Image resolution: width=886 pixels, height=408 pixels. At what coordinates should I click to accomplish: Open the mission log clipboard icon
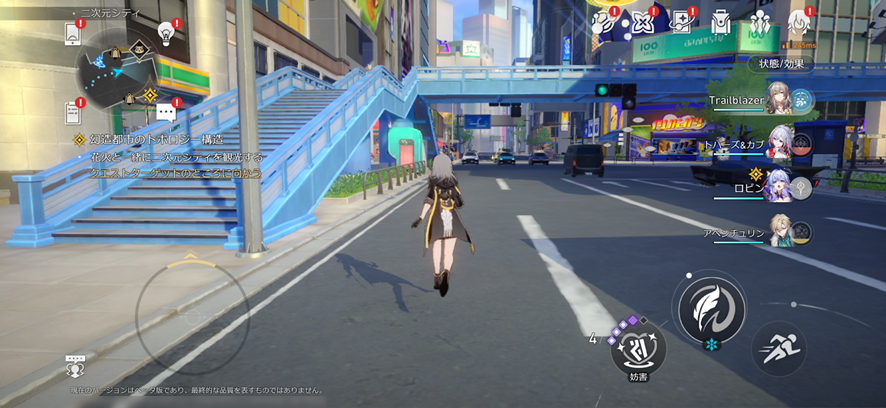(x=73, y=111)
